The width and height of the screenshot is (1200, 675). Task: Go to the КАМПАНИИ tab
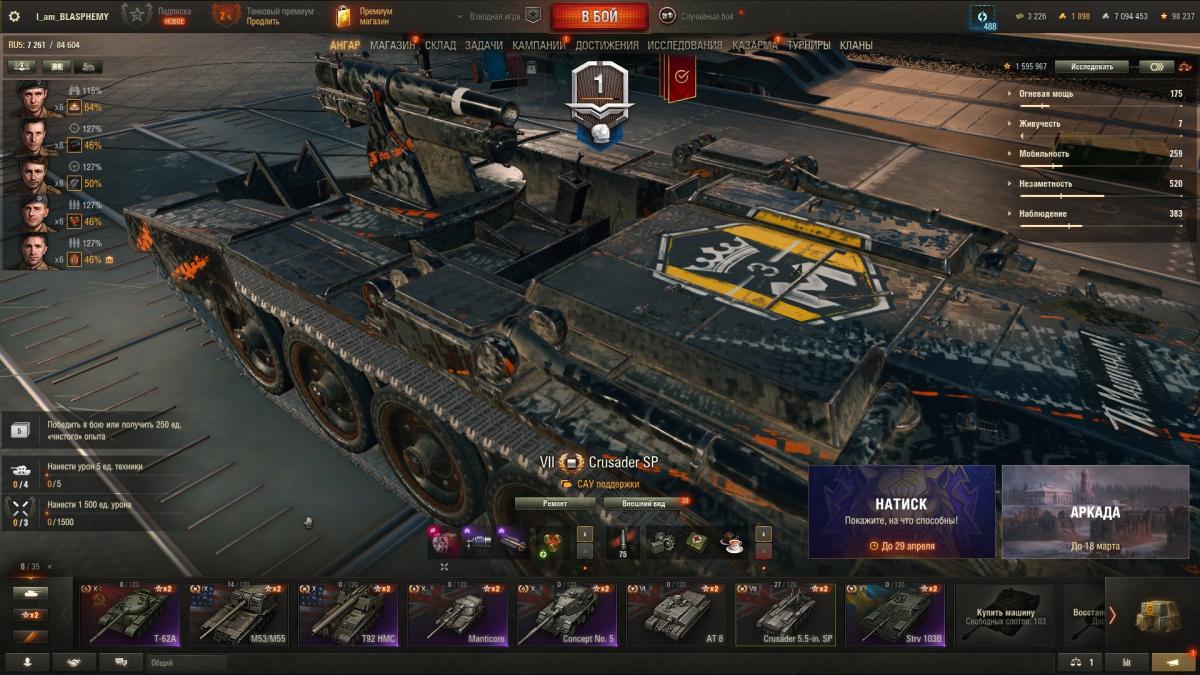[538, 45]
